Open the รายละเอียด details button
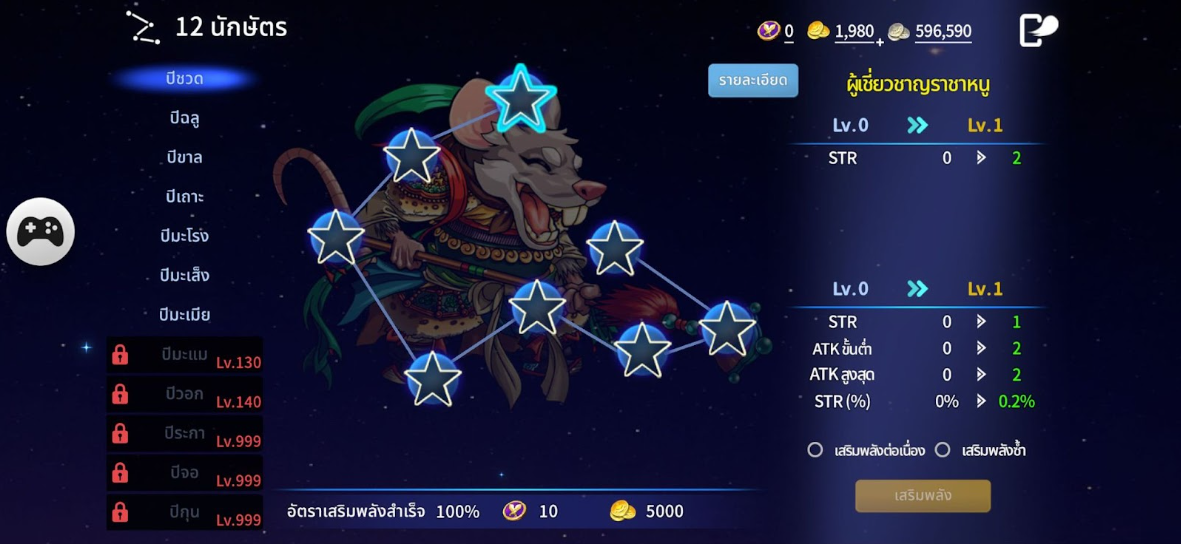 point(753,80)
